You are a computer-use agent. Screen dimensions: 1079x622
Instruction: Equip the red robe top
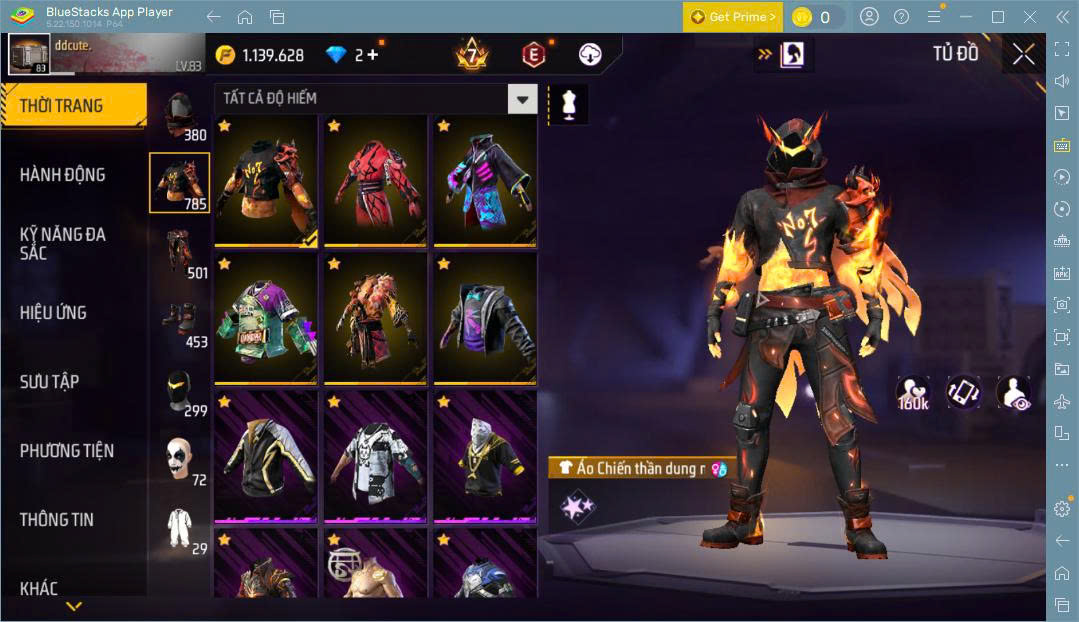pyautogui.click(x=374, y=180)
